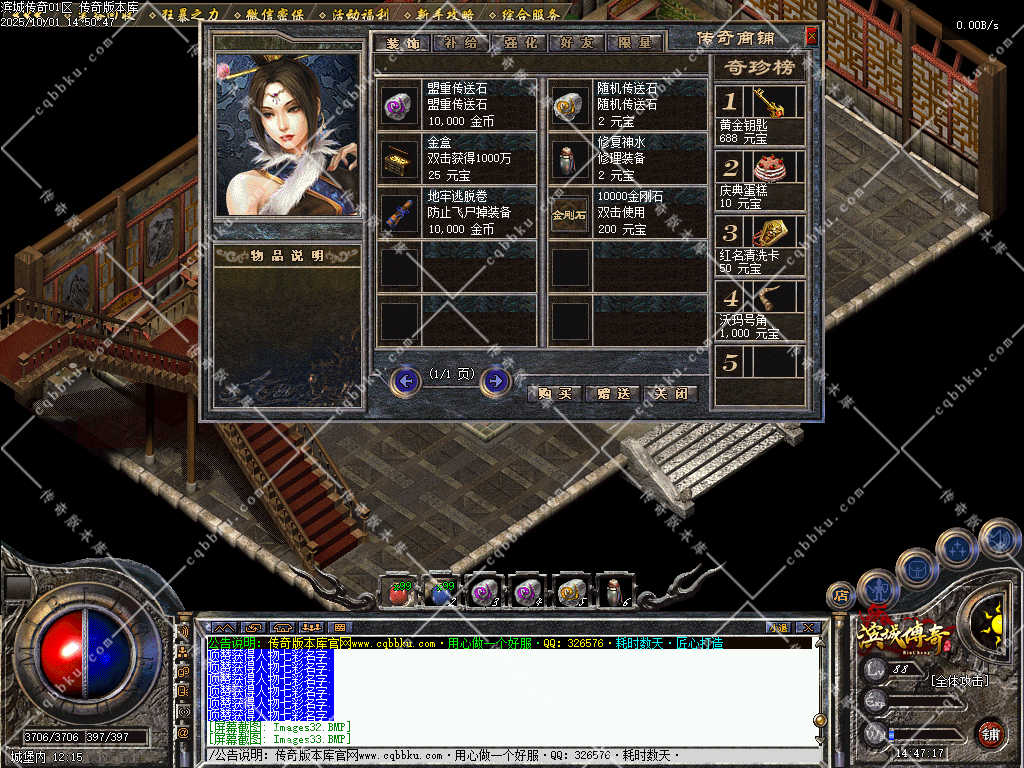Switch to the 限量 tab
This screenshot has width=1024, height=768.
point(635,43)
